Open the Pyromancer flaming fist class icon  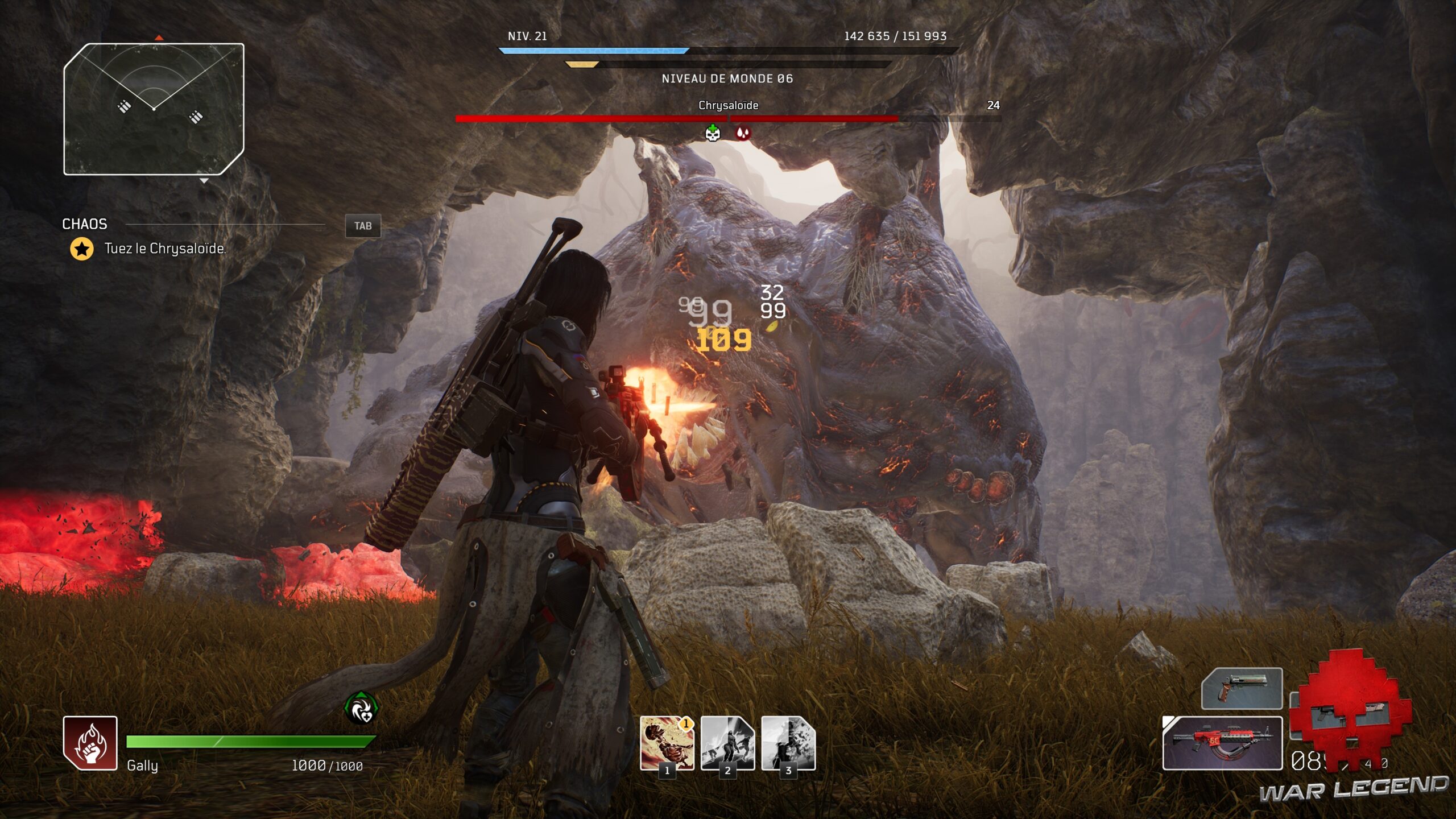tap(90, 743)
